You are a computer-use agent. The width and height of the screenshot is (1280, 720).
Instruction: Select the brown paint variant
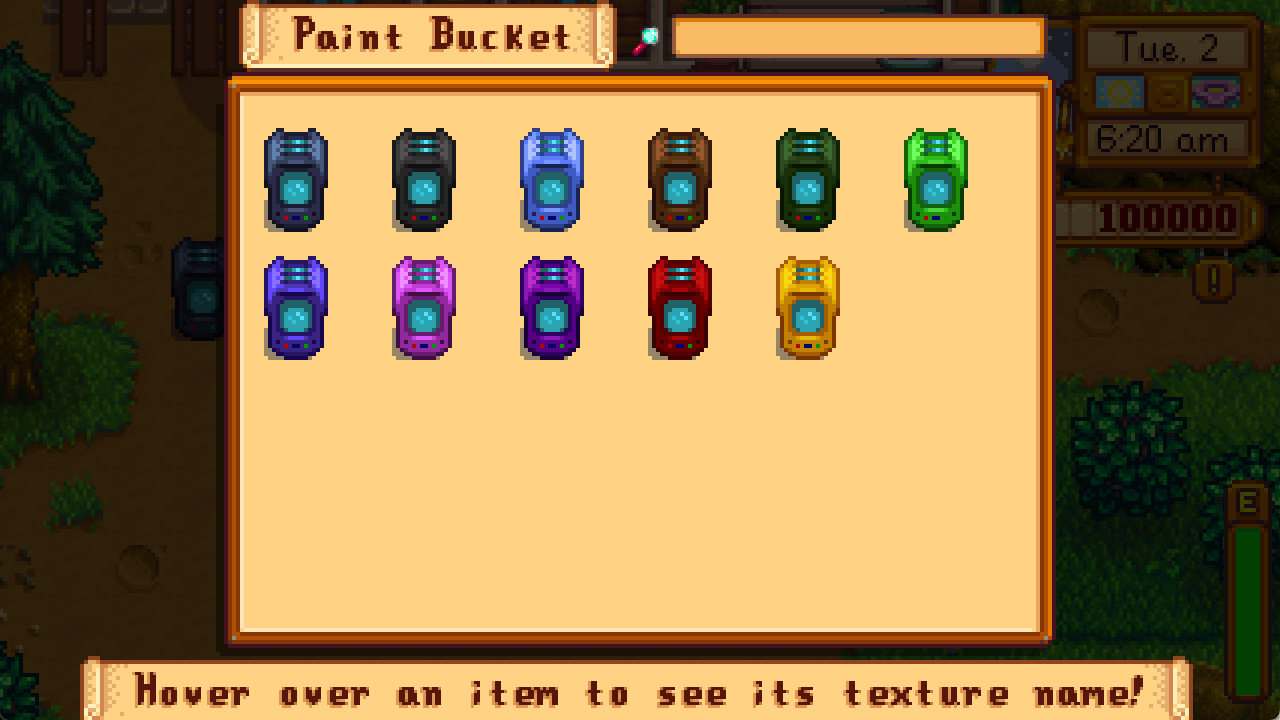(678, 180)
